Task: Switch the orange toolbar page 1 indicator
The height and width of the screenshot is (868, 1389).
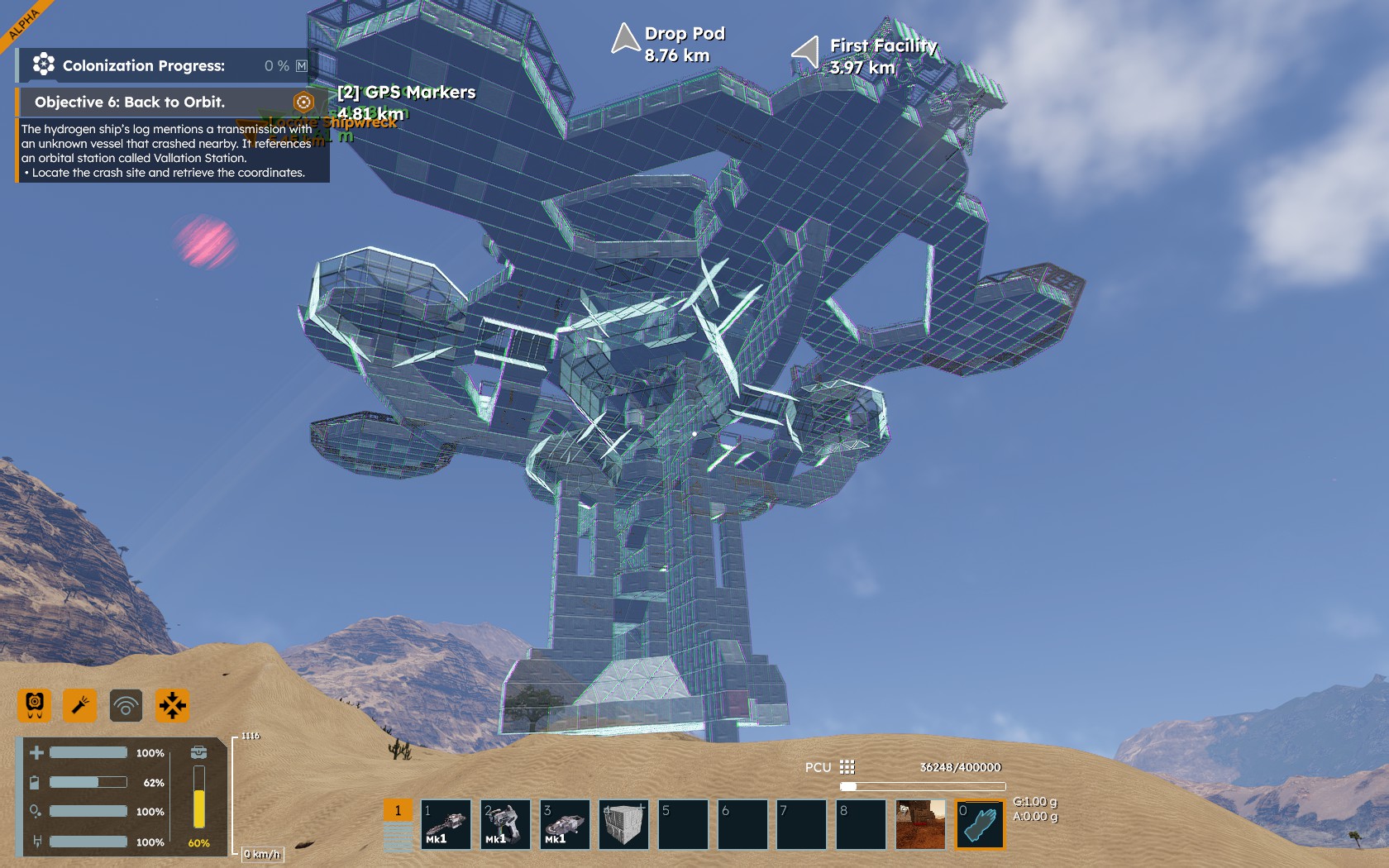Action: [x=398, y=811]
